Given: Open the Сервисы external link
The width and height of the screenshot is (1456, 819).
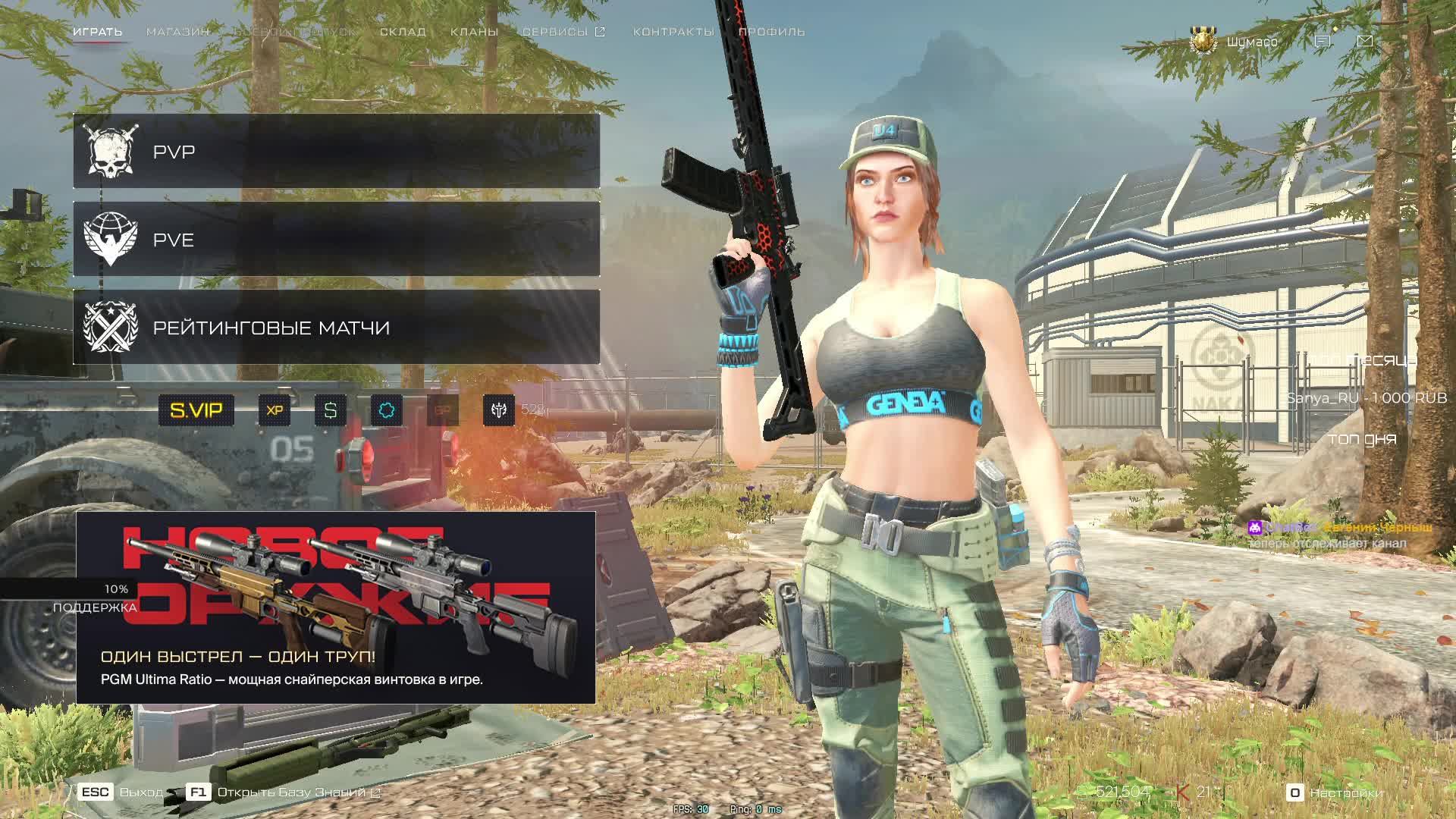Looking at the screenshot, I should tap(563, 32).
